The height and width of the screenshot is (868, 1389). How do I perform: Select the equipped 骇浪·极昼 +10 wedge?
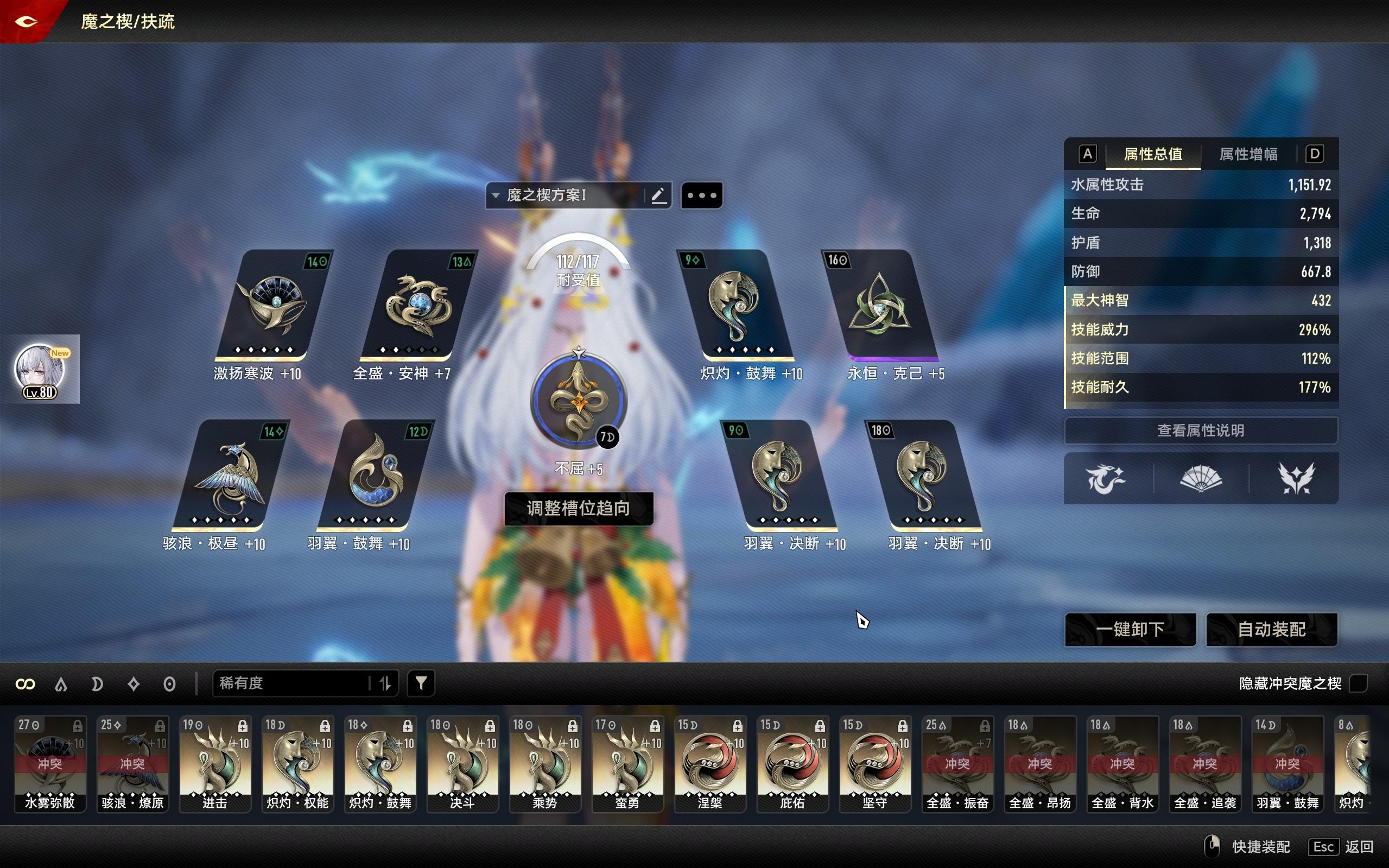pyautogui.click(x=230, y=476)
